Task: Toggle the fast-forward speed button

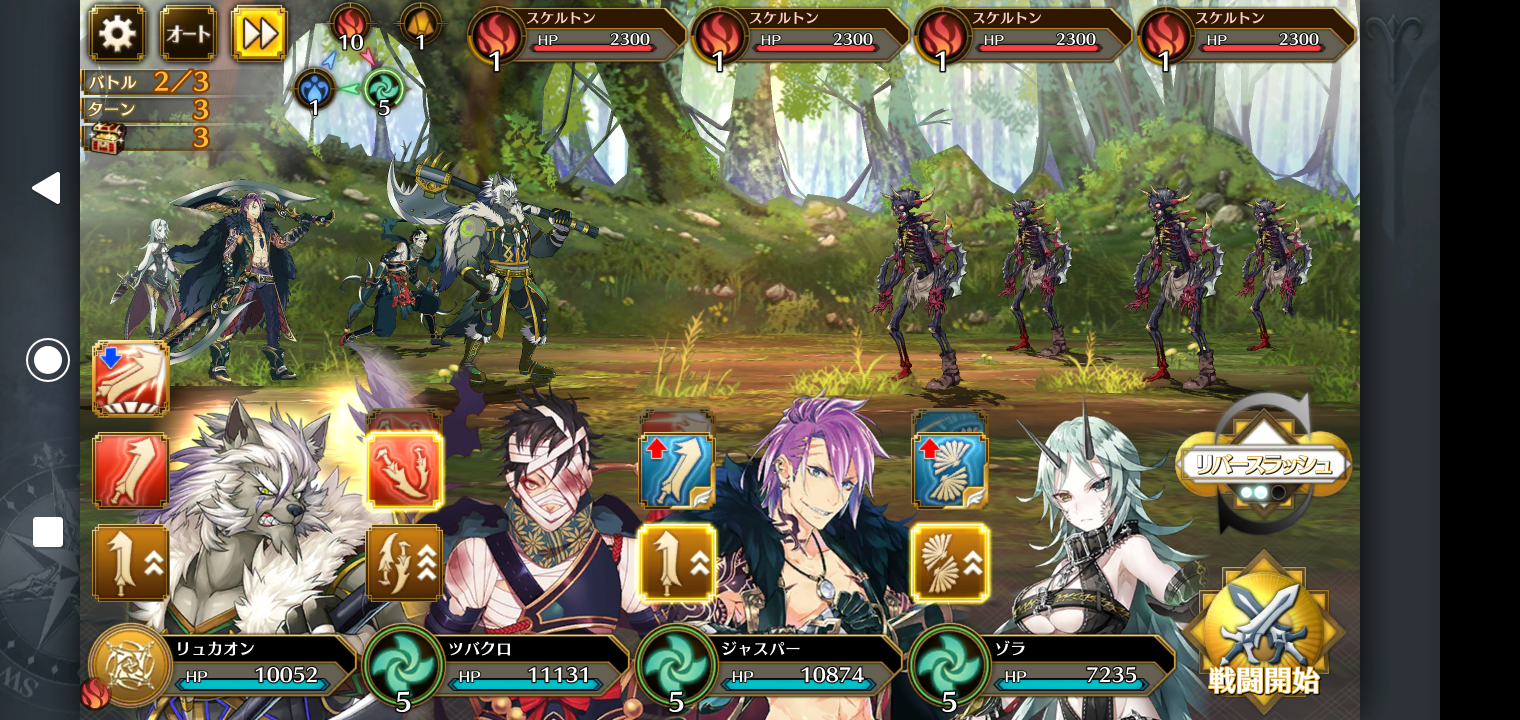Action: click(259, 34)
